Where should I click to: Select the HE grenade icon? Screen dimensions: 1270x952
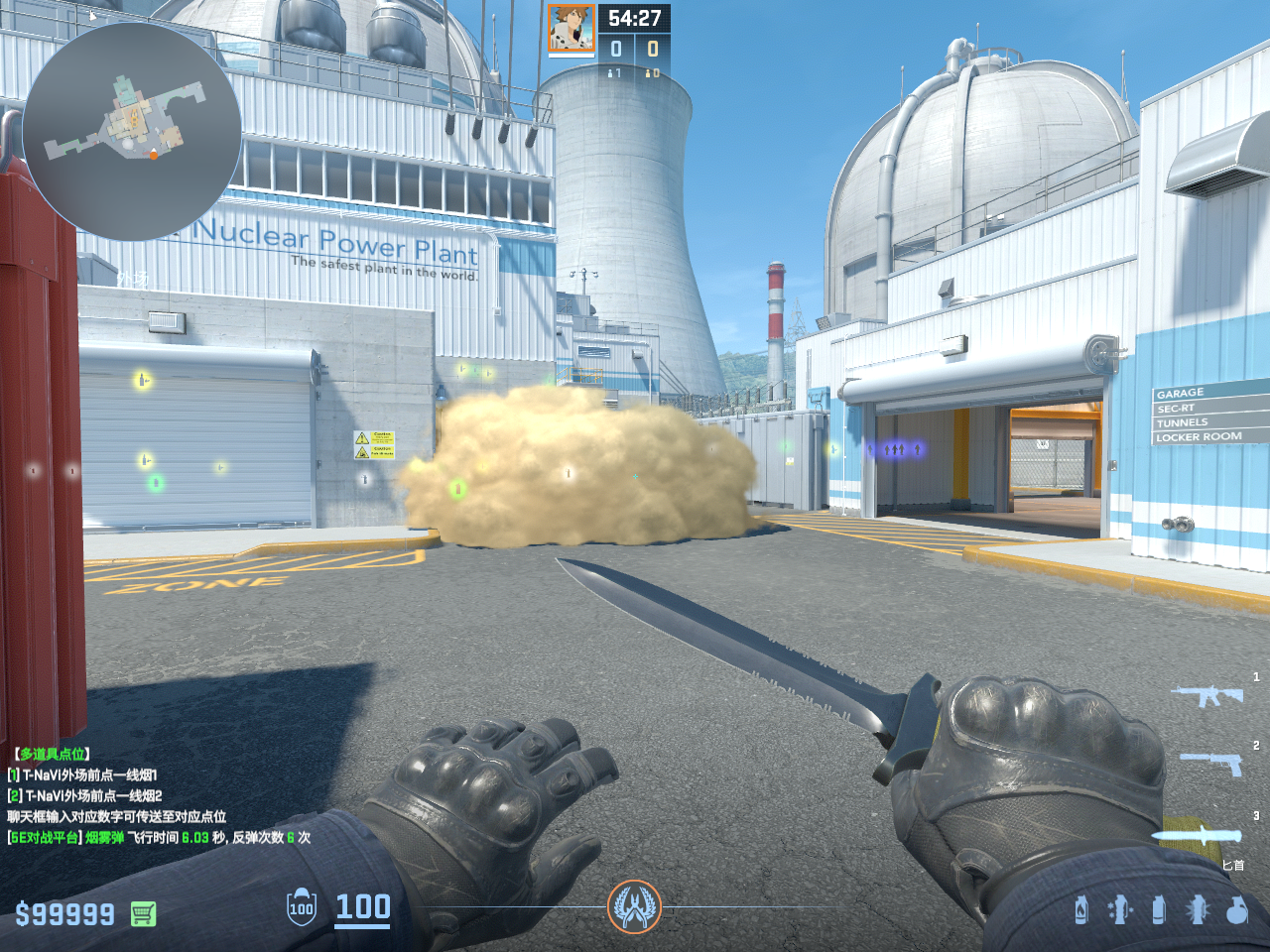coord(1236,909)
